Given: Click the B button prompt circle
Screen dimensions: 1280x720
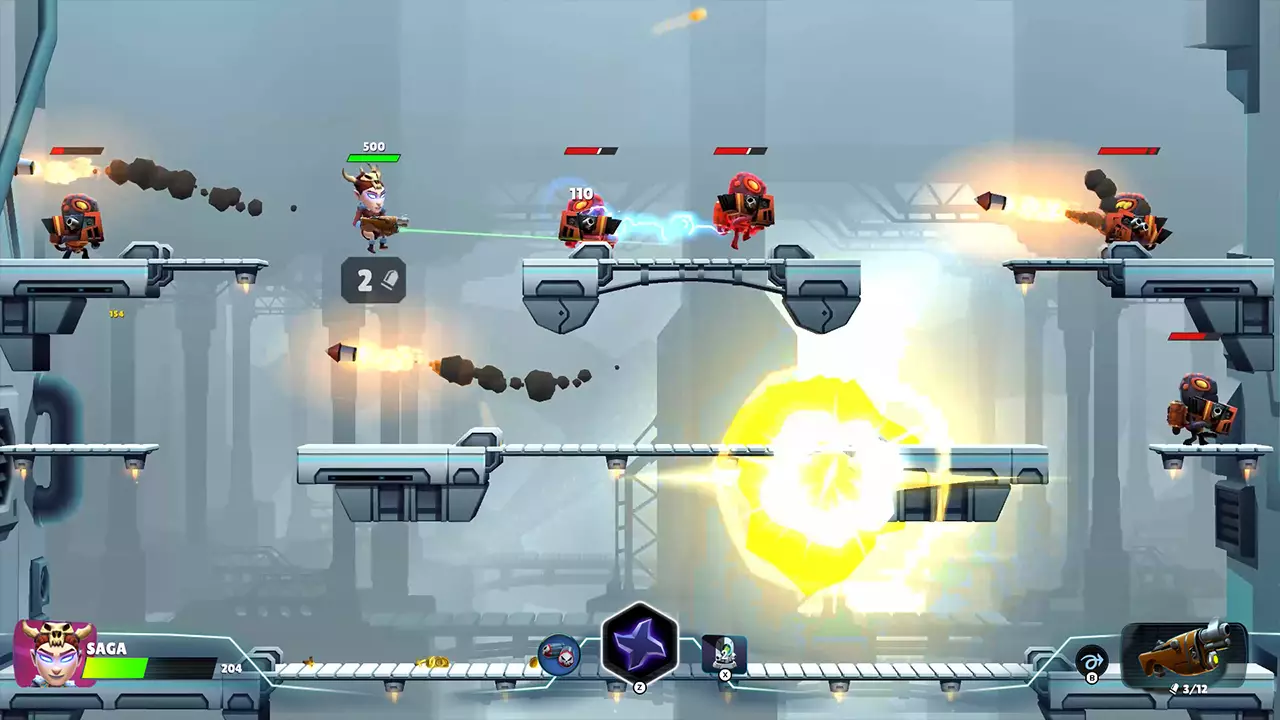Looking at the screenshot, I should point(1092,679).
